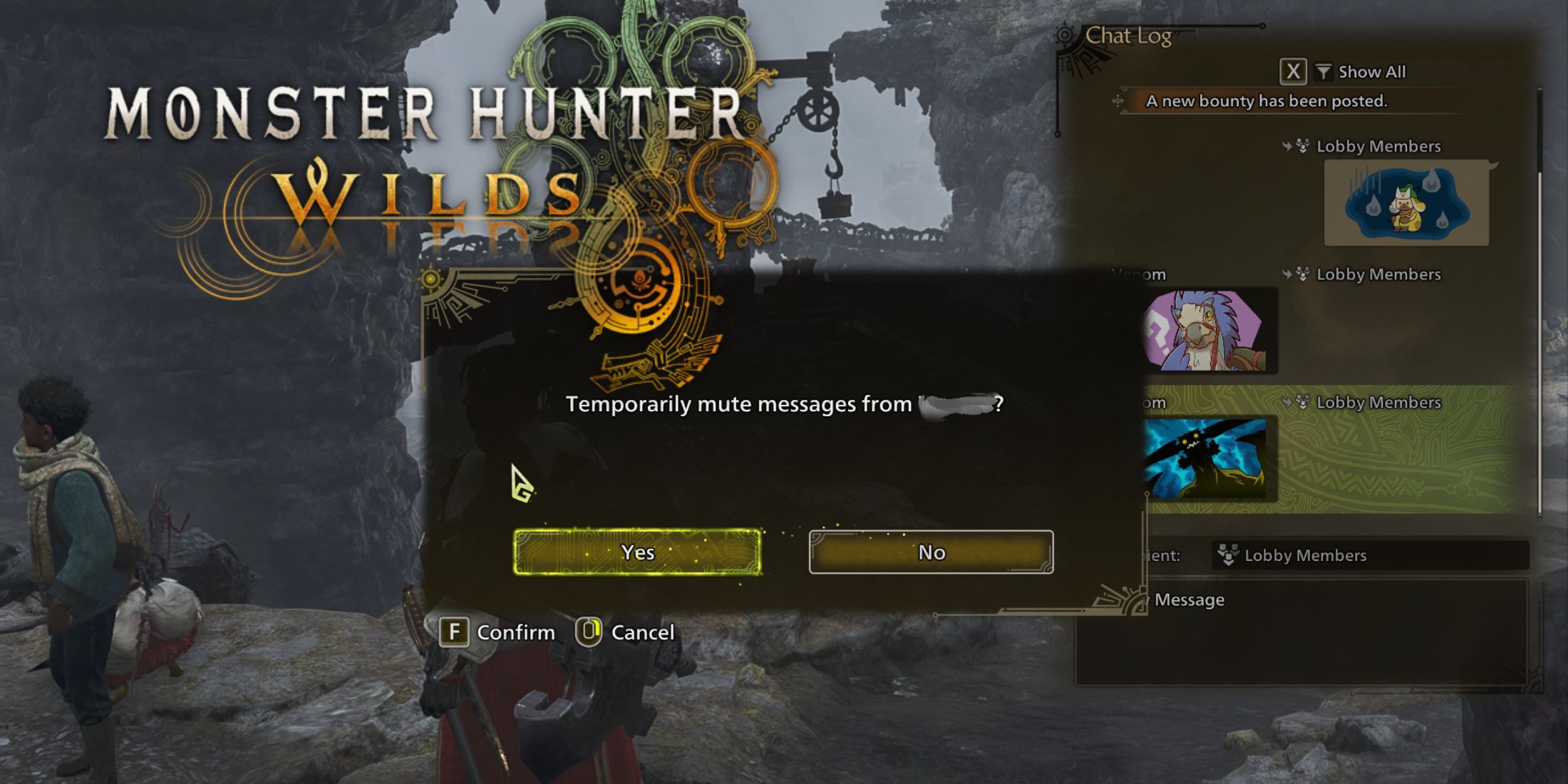The image size is (1568, 784).
Task: Select the blue-haired wyverian sticker message
Action: (x=1205, y=331)
